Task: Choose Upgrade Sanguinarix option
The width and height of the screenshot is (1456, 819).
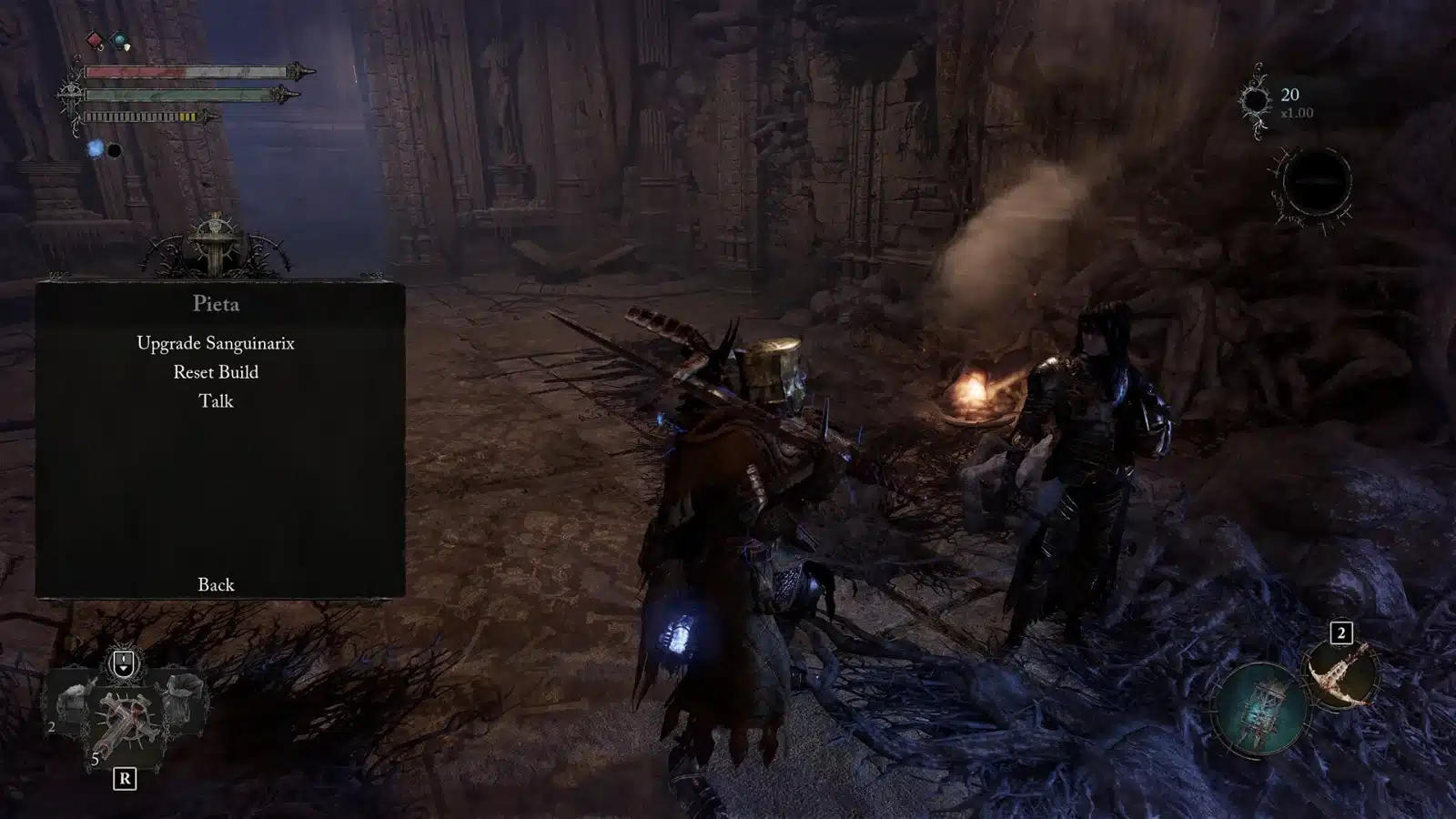Action: 217,343
